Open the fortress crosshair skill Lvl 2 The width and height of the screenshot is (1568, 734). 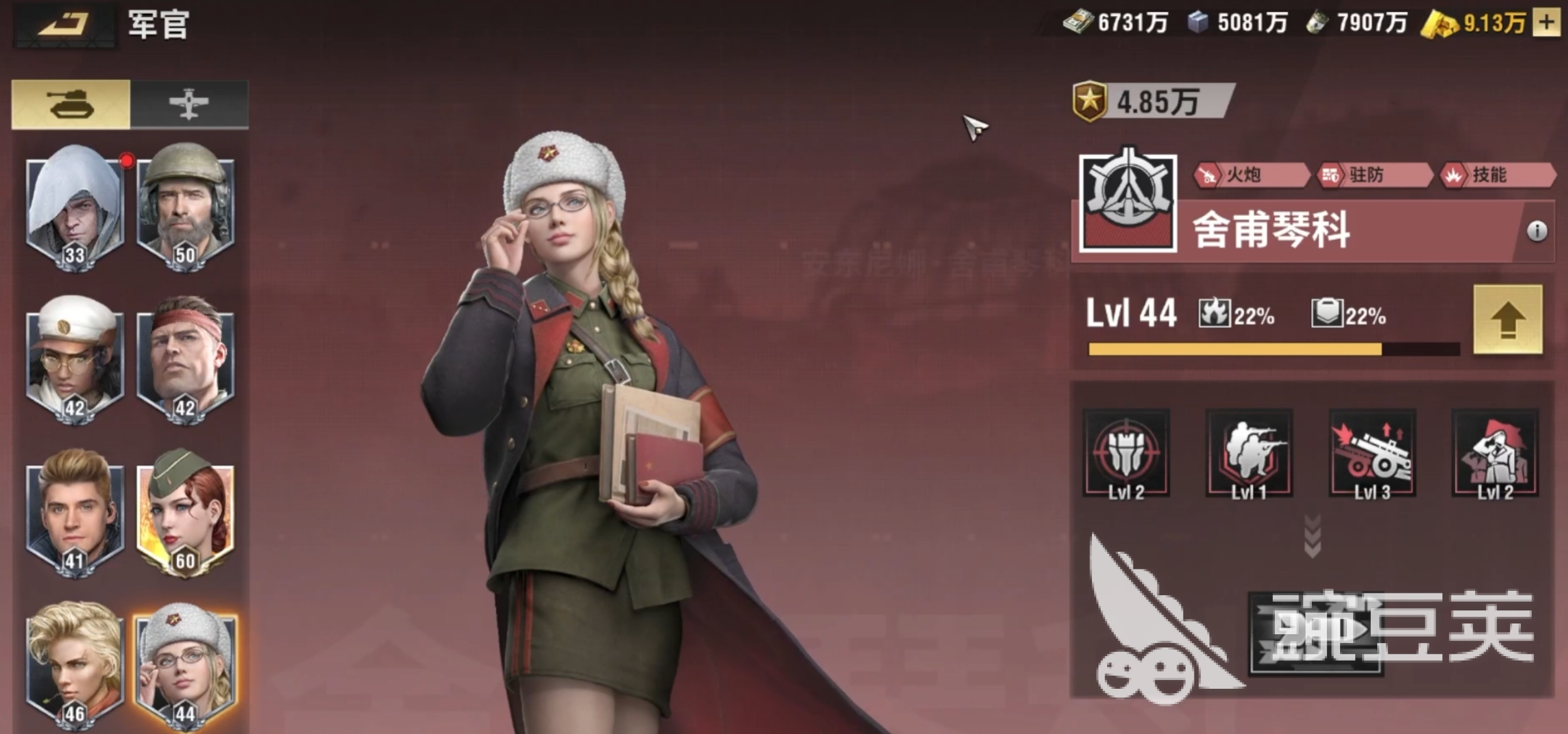coord(1126,453)
